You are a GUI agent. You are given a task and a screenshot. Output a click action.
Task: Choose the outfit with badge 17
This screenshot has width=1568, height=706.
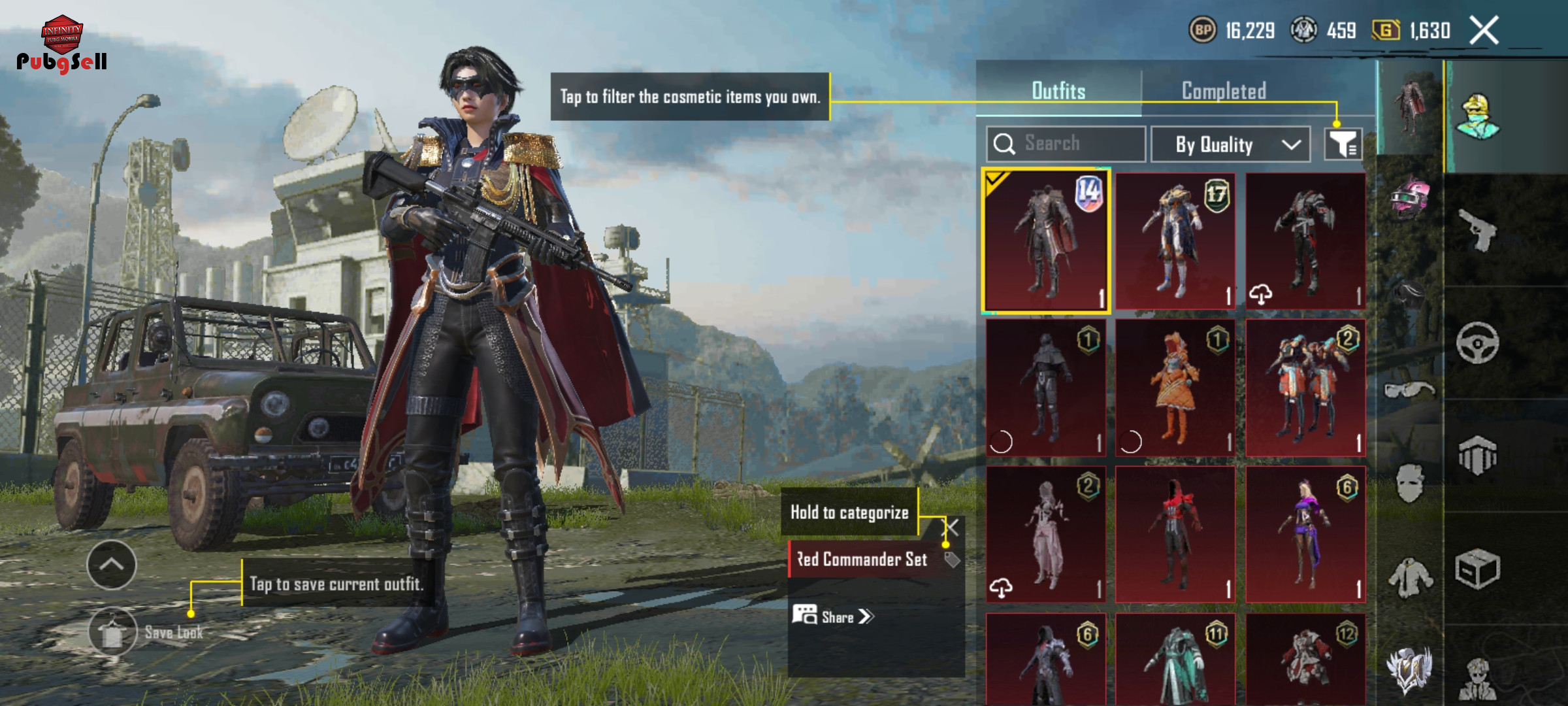point(1175,241)
